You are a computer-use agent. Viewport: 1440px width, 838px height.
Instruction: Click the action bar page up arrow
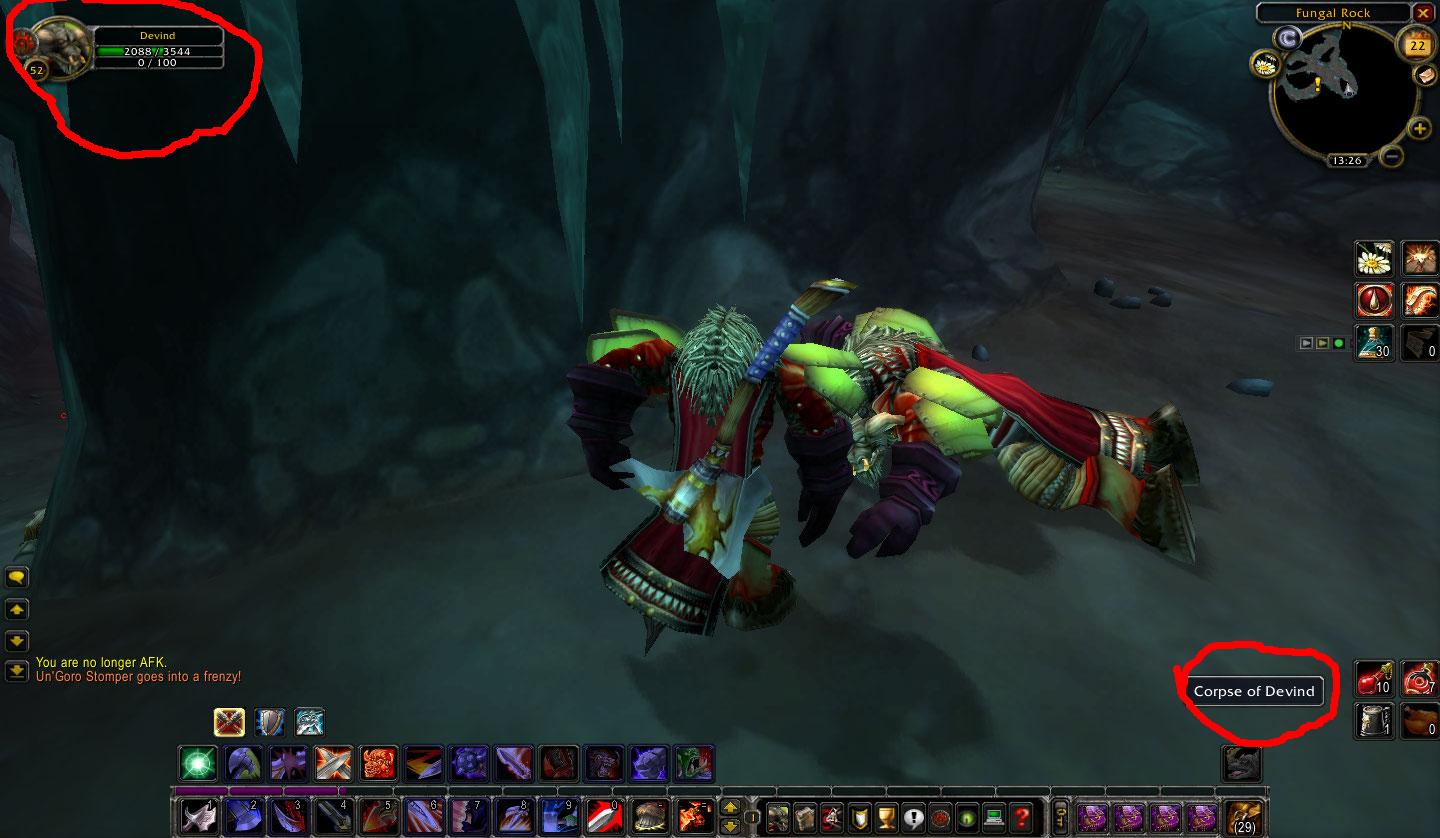click(731, 808)
